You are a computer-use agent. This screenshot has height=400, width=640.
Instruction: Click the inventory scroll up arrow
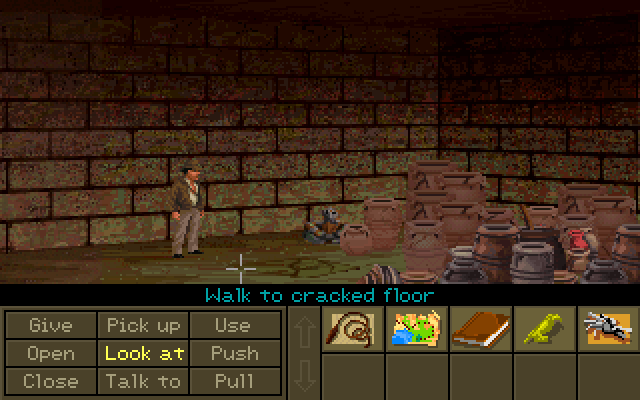click(x=303, y=329)
